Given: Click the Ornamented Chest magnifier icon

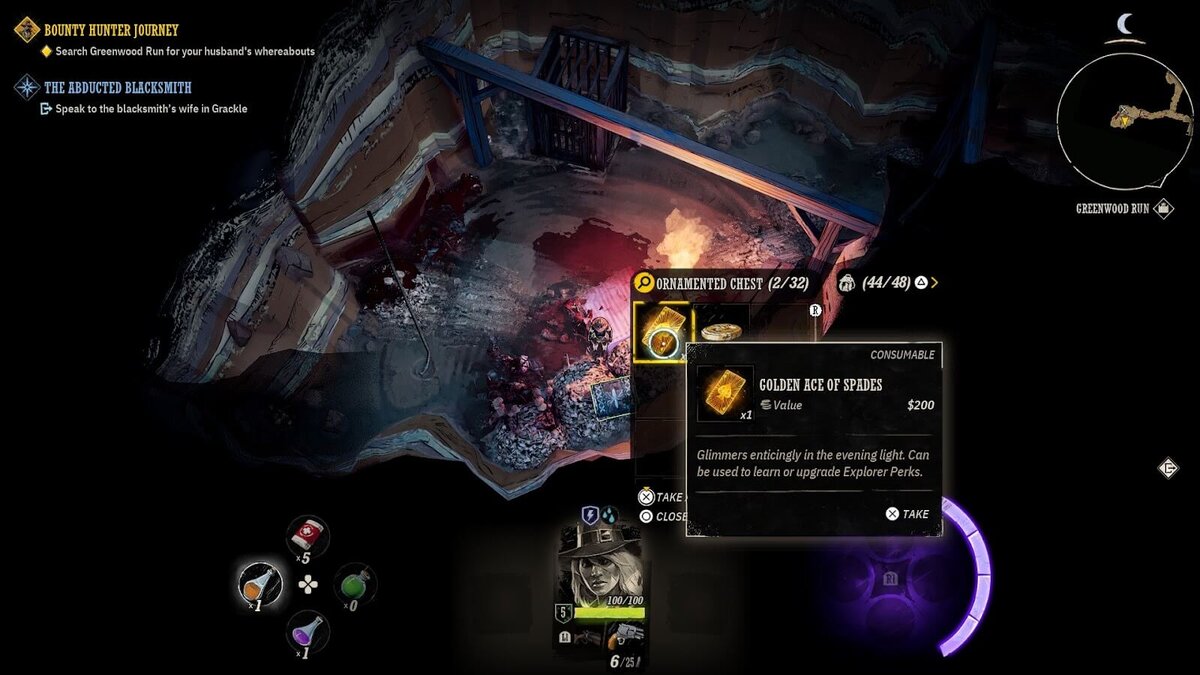Looking at the screenshot, I should click(645, 283).
